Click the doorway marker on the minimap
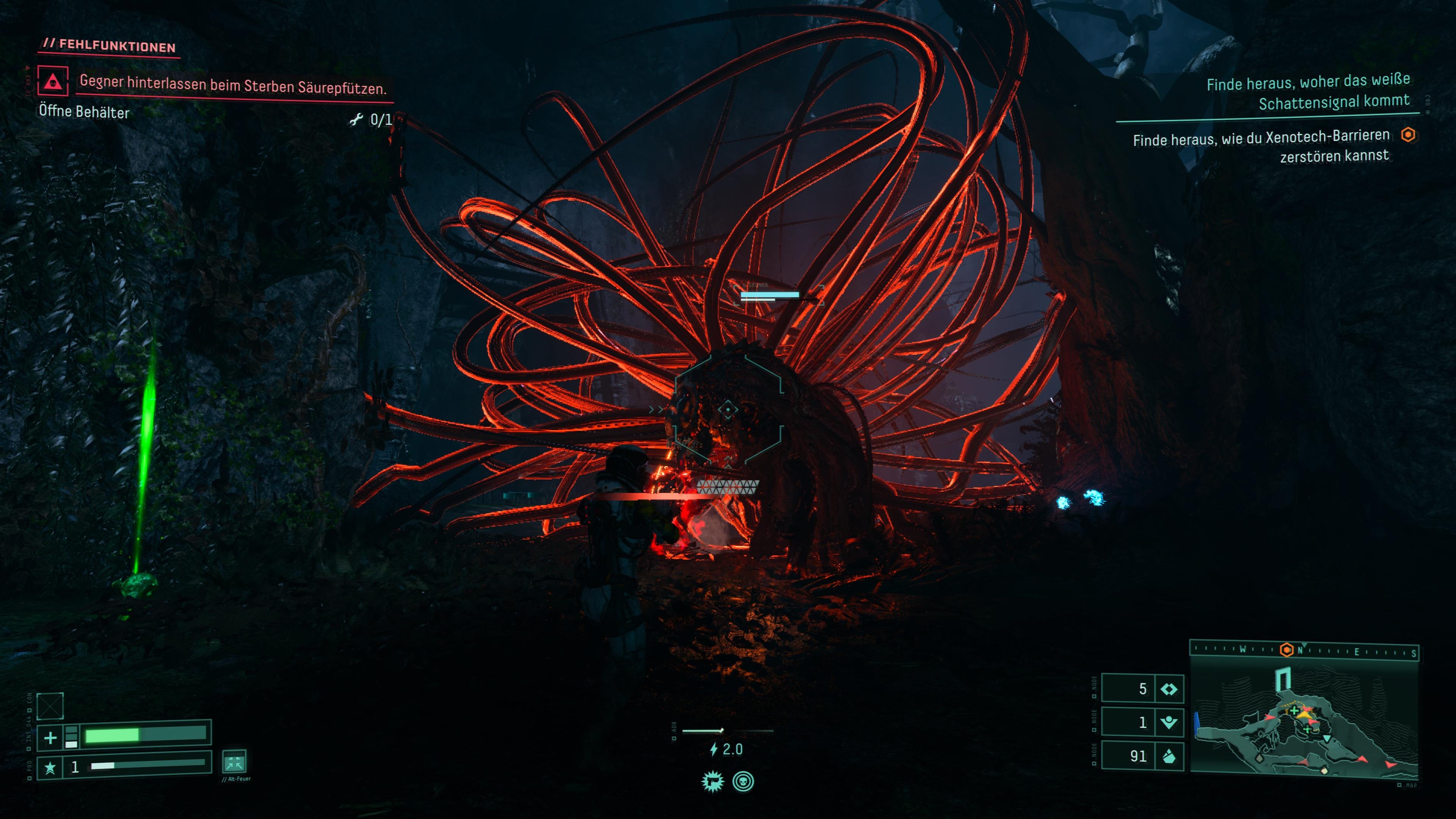1456x819 pixels. point(1283,678)
